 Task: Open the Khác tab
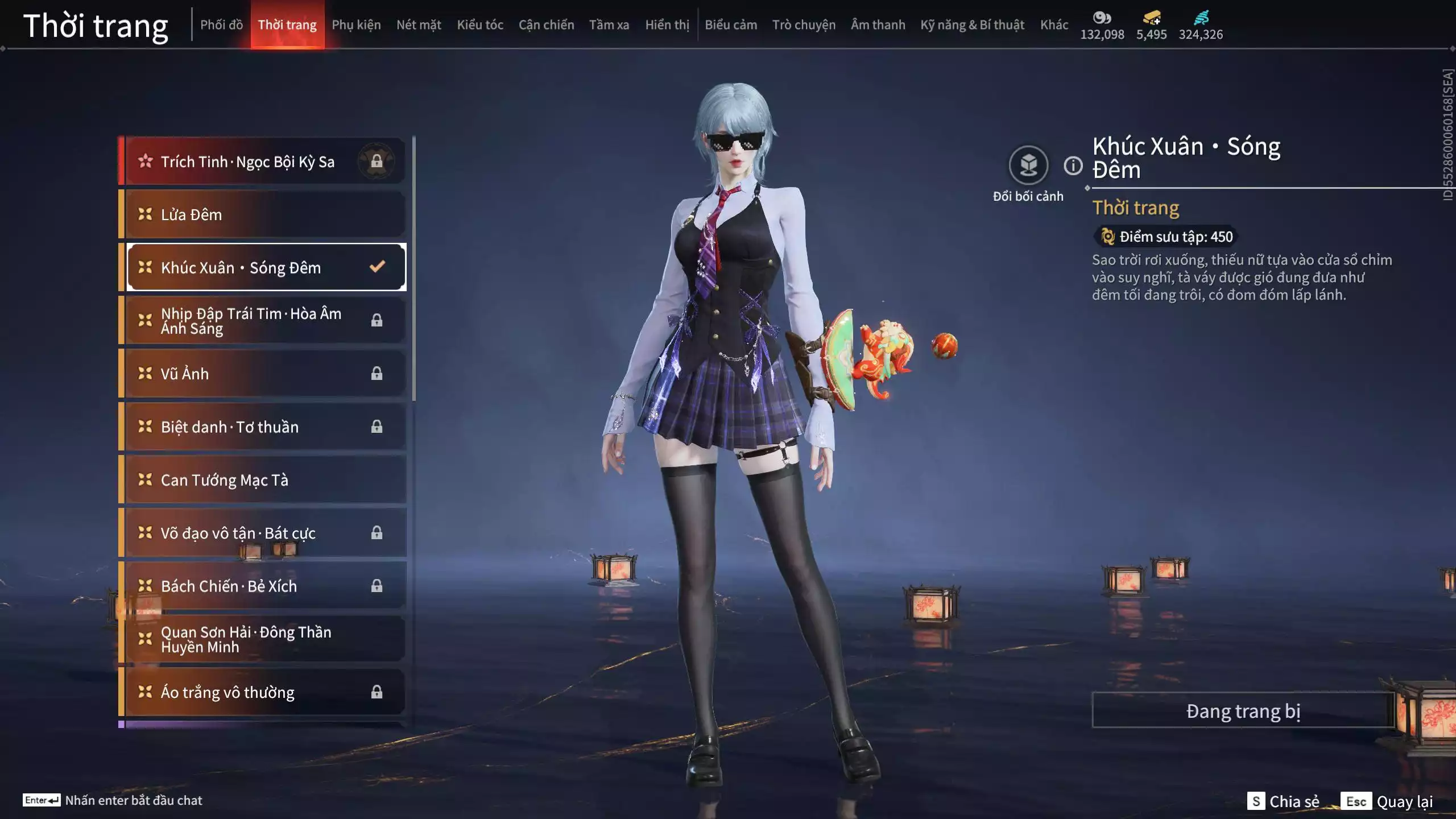[1054, 25]
